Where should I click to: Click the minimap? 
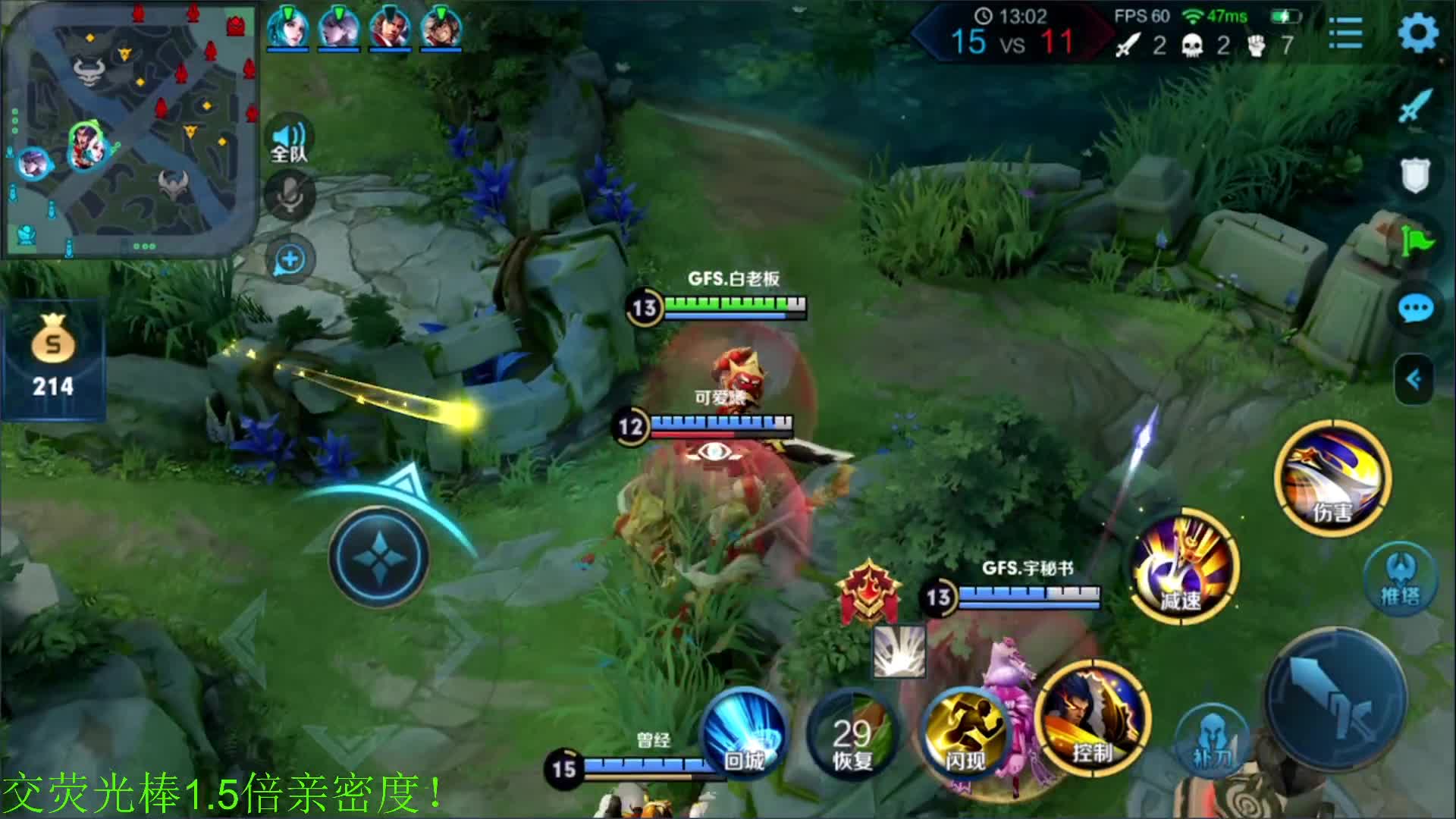130,130
